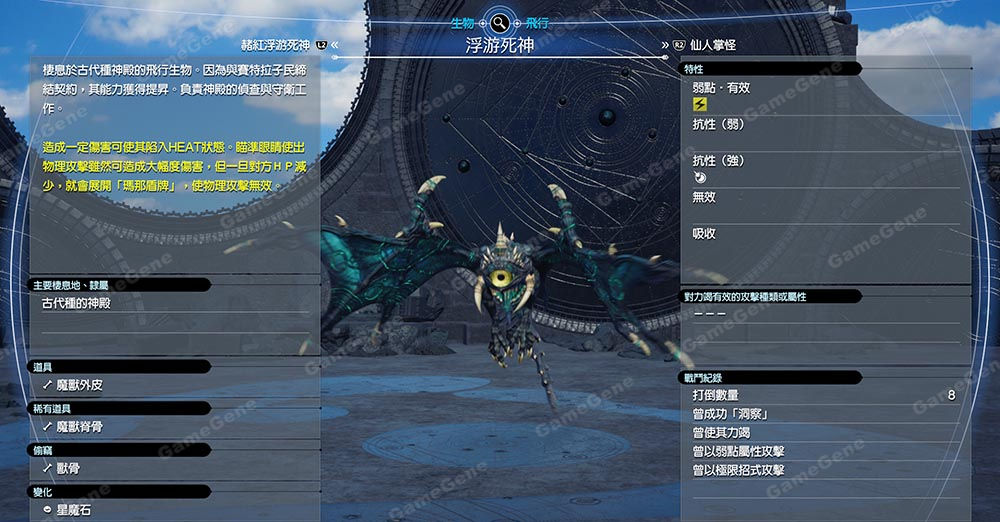
Task: Click the lightning weakness icon
Action: click(x=700, y=104)
